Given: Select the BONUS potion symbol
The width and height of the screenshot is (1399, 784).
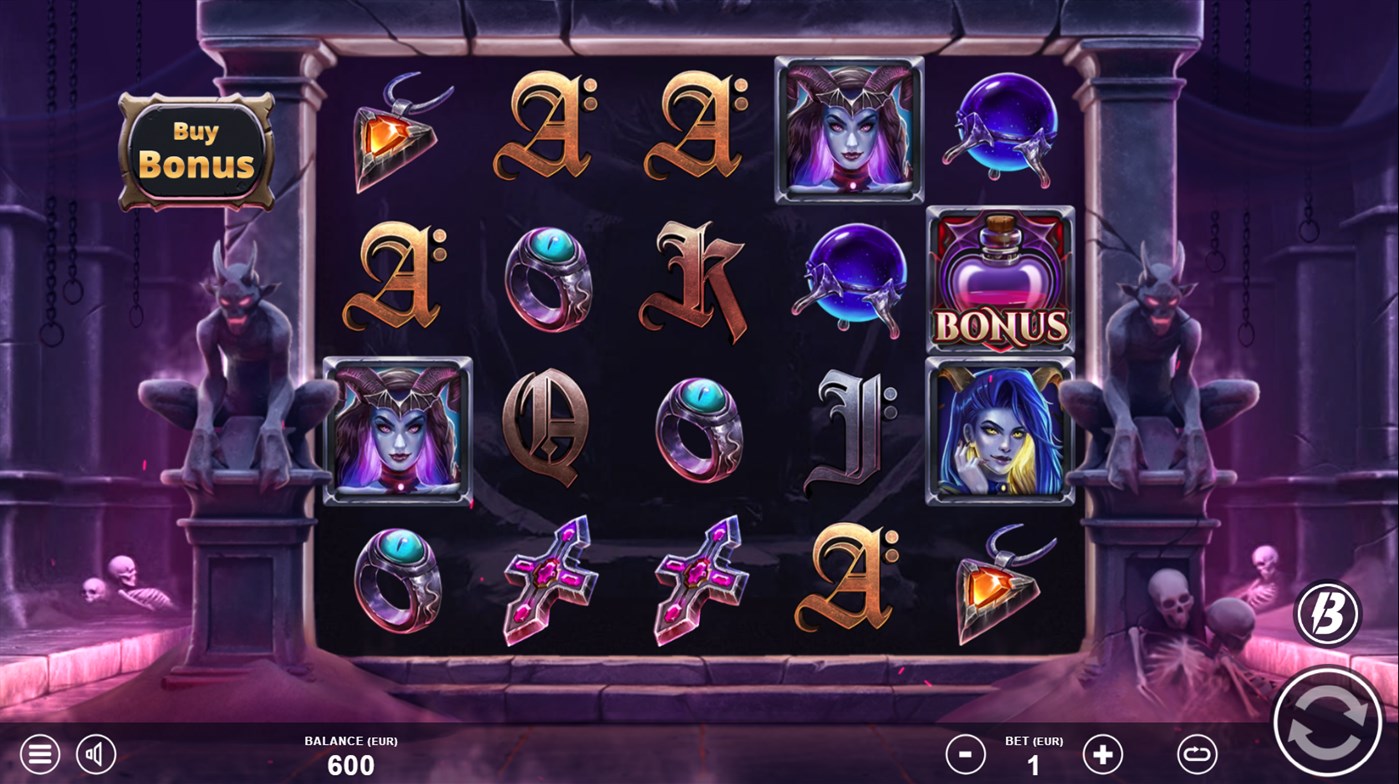Looking at the screenshot, I should pos(1000,281).
